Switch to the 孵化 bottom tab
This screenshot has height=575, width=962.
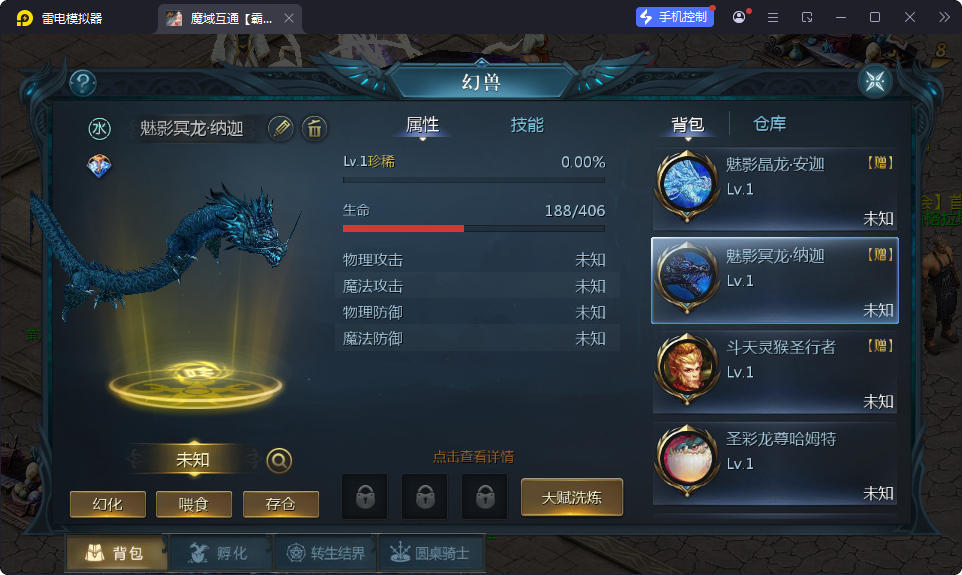tap(220, 553)
